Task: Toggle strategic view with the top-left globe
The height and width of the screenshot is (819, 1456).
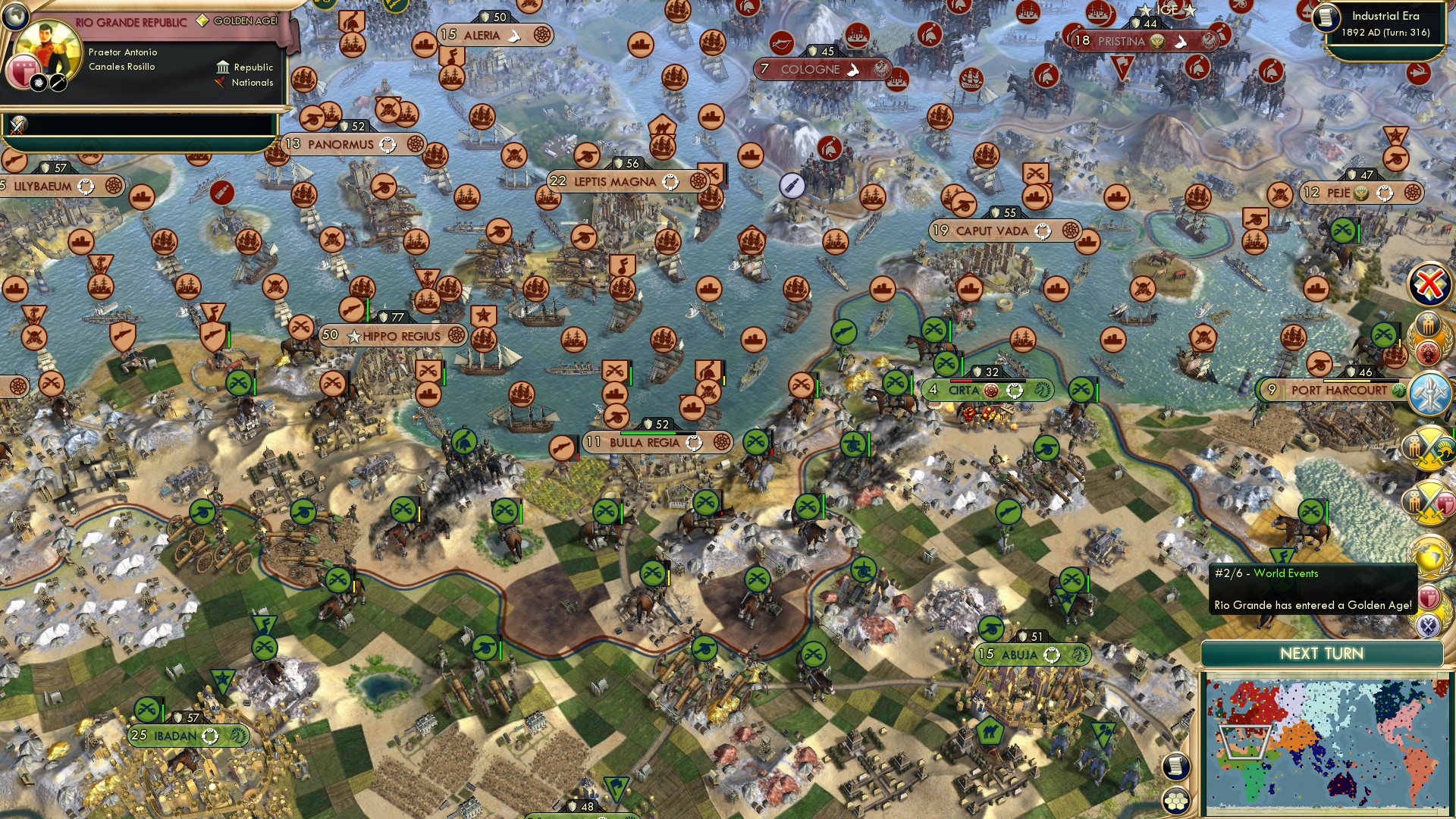Action: coord(15,17)
